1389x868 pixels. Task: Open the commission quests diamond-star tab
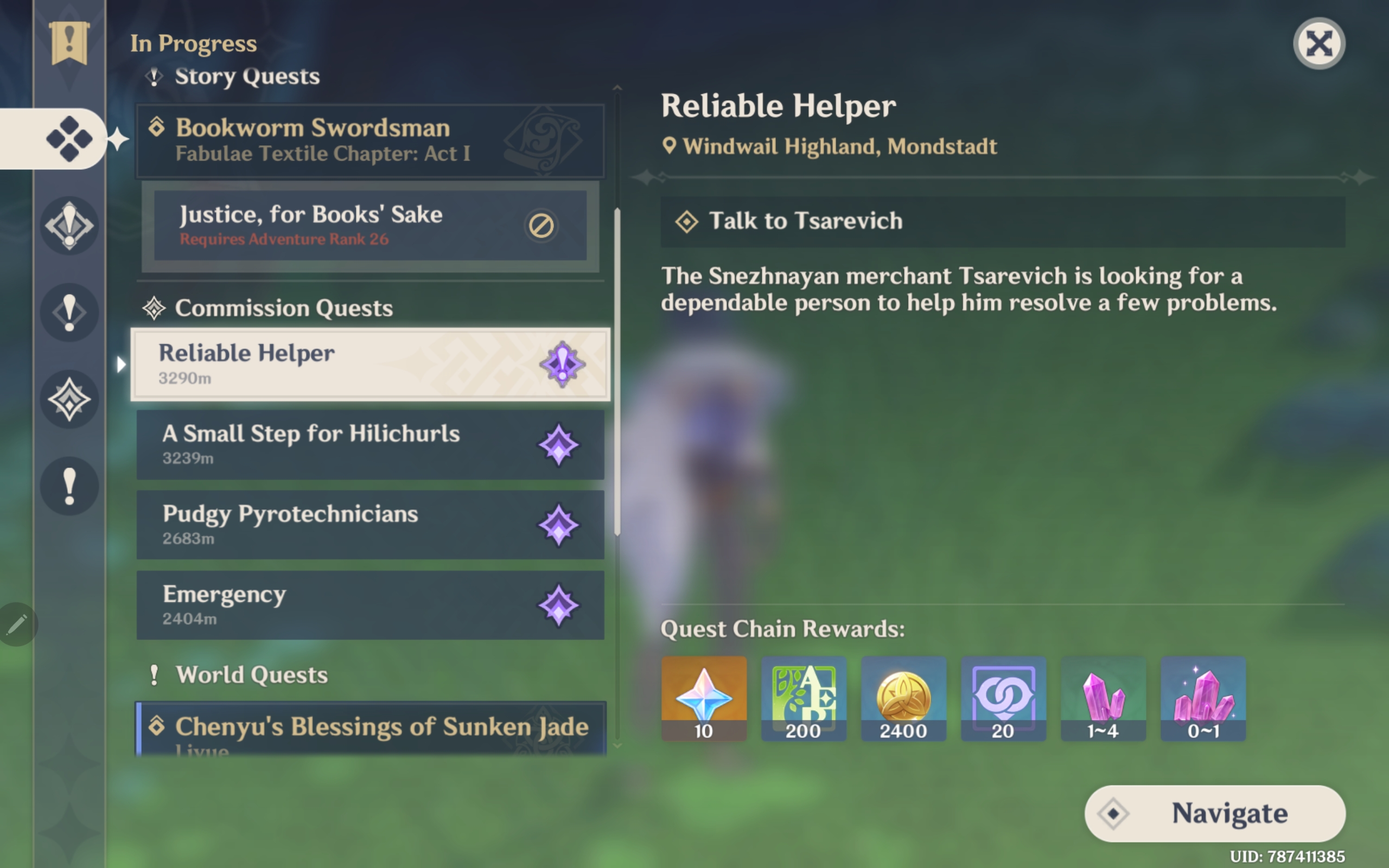pos(69,400)
